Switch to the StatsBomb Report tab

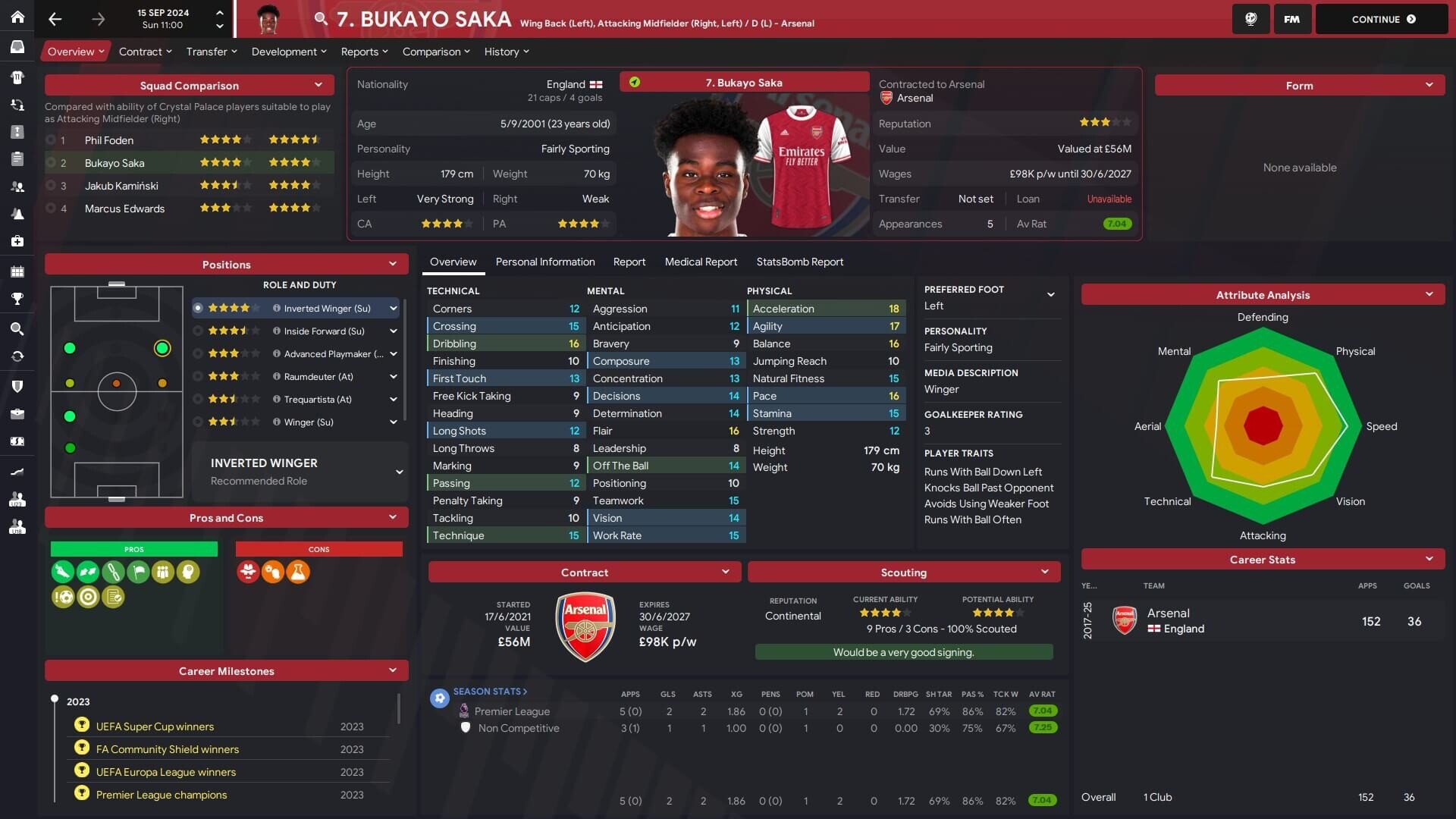click(x=800, y=262)
